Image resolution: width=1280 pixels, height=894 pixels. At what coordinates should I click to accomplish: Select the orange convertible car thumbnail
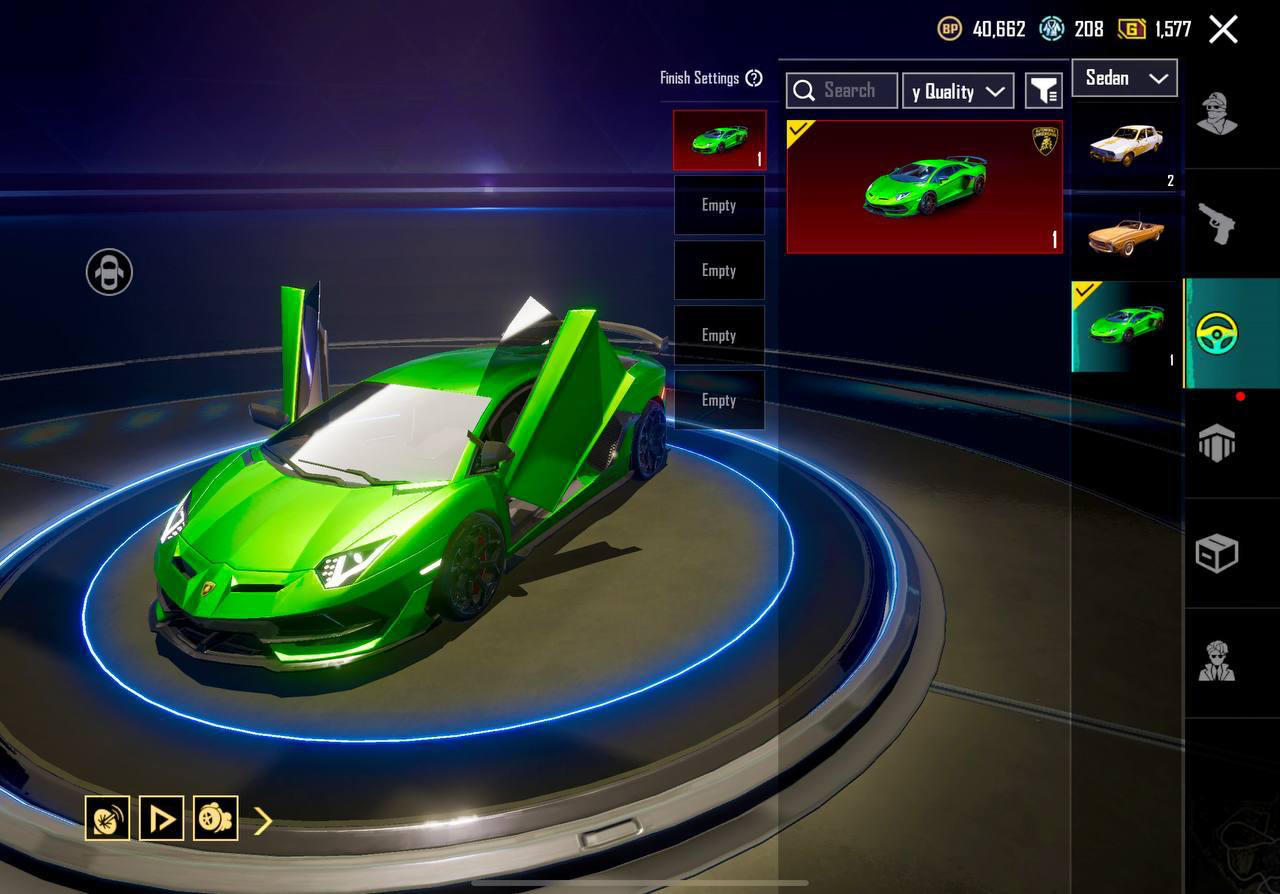click(1126, 234)
